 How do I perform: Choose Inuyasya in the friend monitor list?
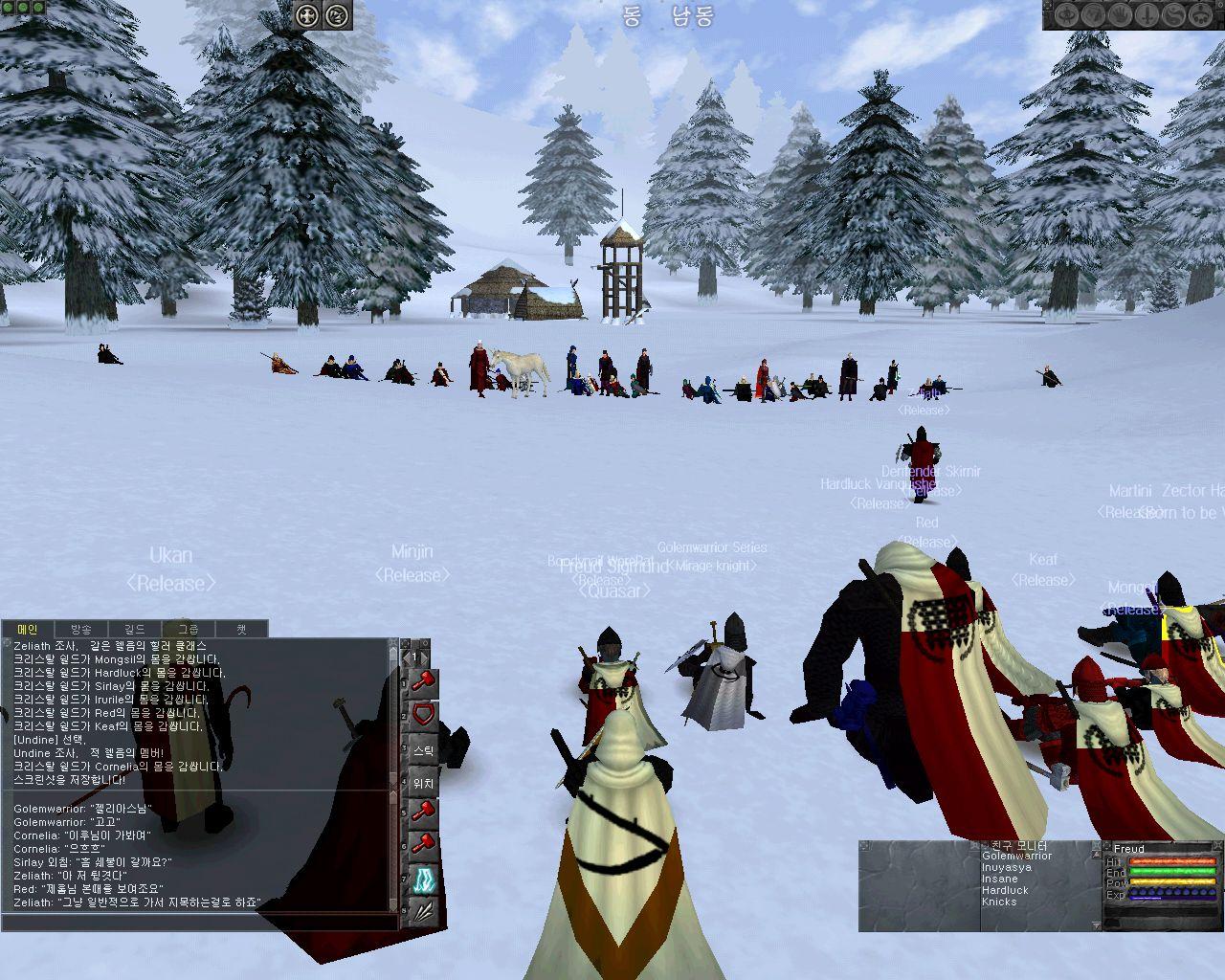1006,868
